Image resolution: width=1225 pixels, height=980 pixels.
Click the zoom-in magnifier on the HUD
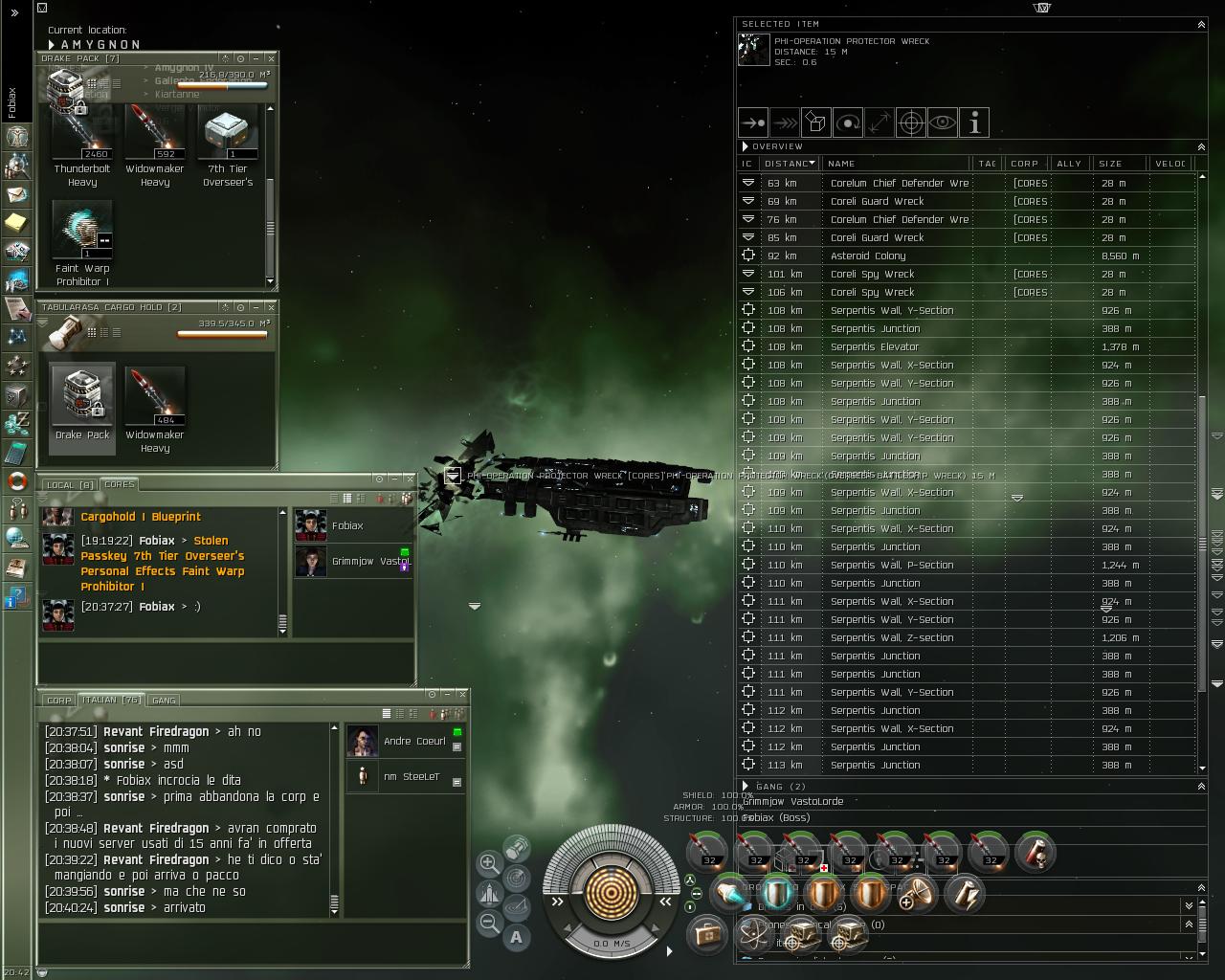tap(489, 862)
